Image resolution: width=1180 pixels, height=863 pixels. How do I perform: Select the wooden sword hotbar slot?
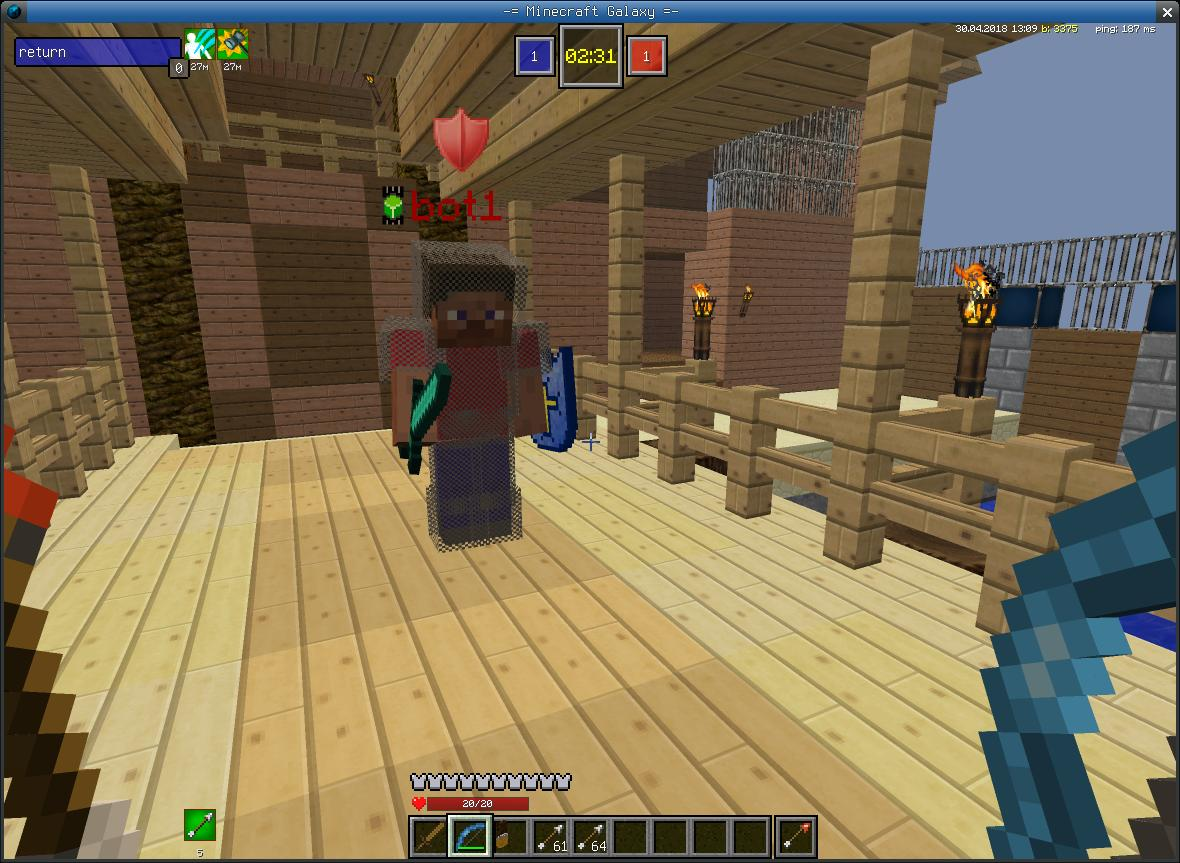click(x=428, y=837)
